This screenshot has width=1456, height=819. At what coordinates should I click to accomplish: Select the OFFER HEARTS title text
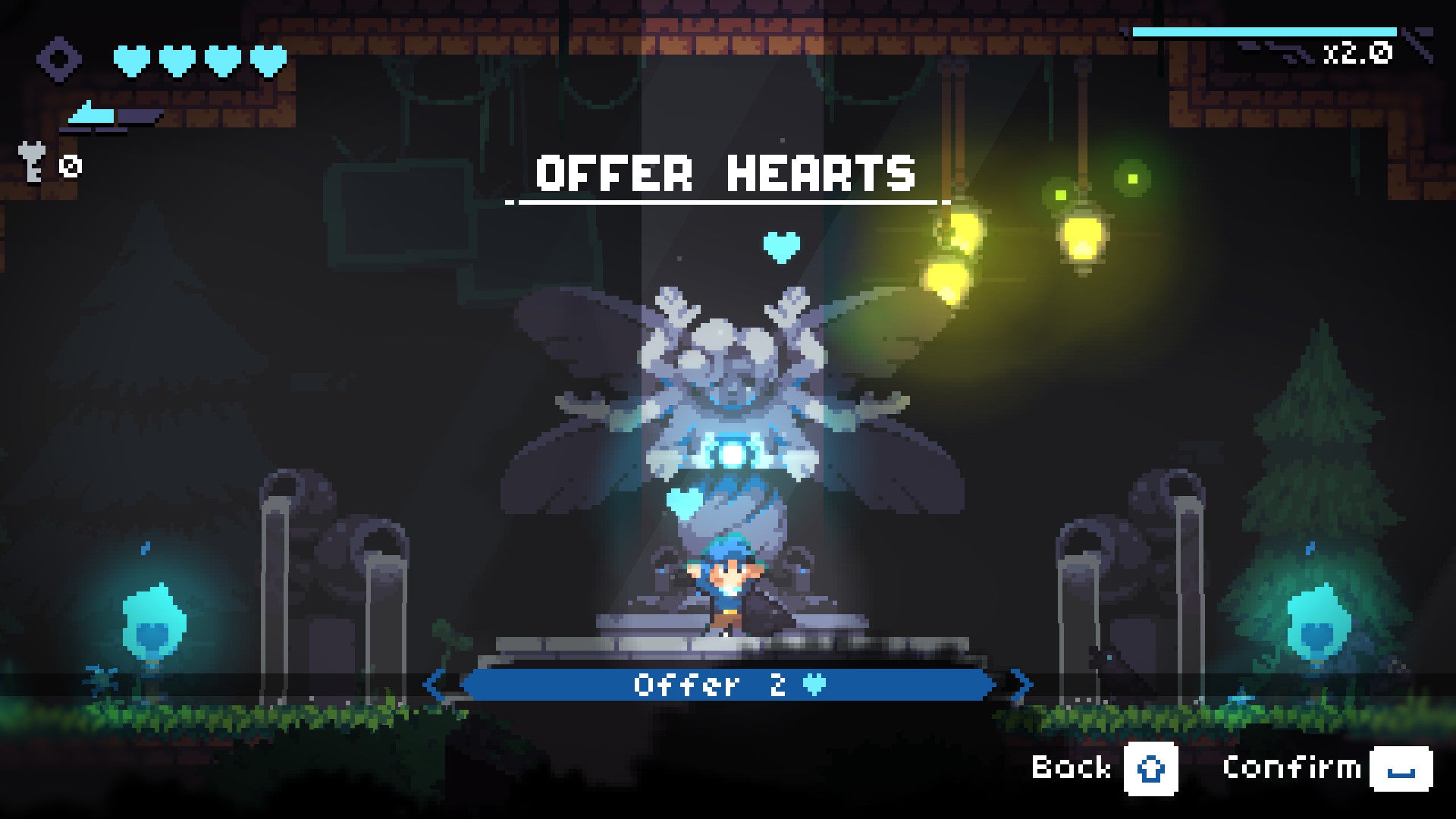click(x=726, y=173)
